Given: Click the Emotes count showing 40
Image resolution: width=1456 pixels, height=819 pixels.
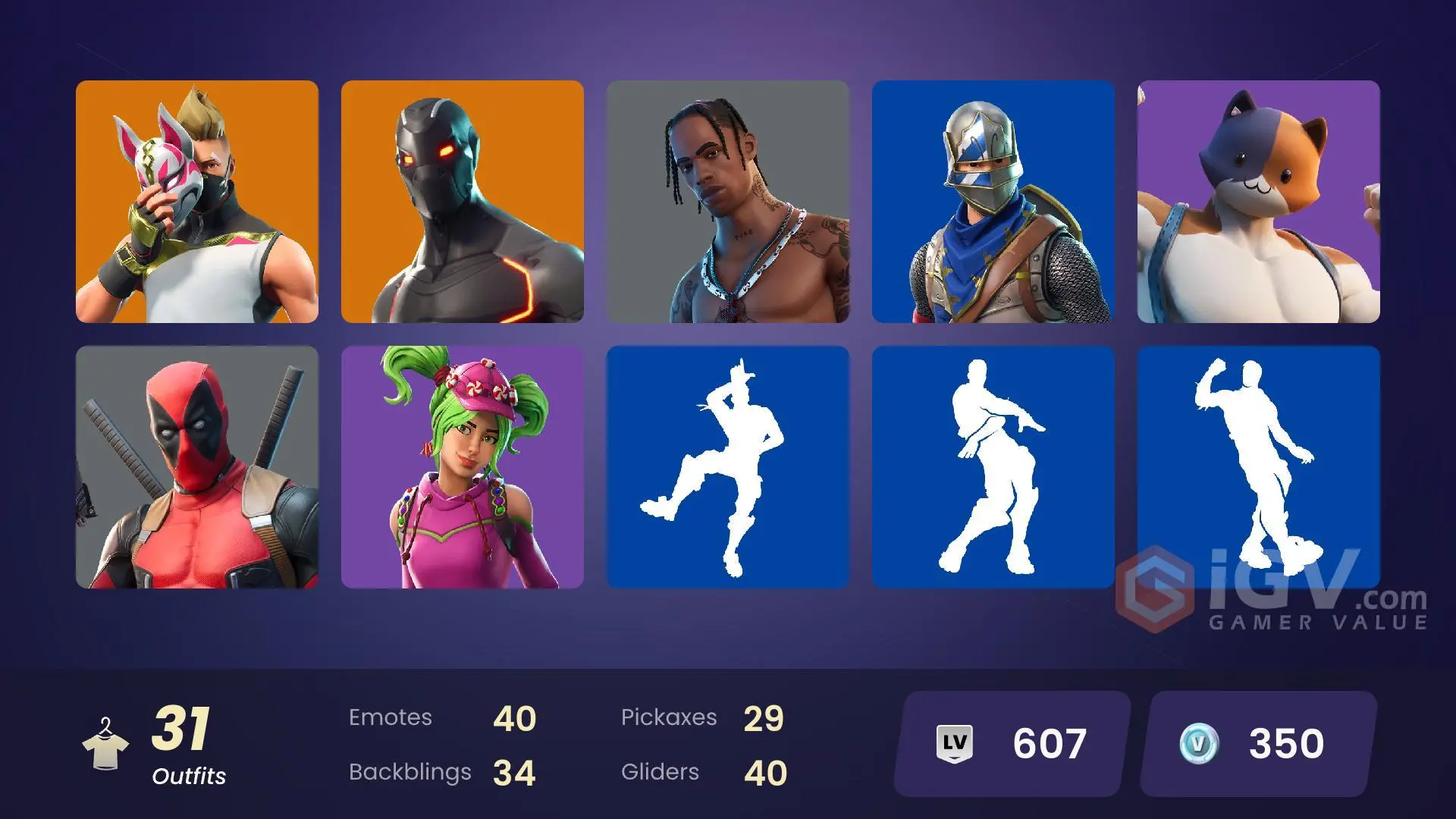Looking at the screenshot, I should 516,718.
